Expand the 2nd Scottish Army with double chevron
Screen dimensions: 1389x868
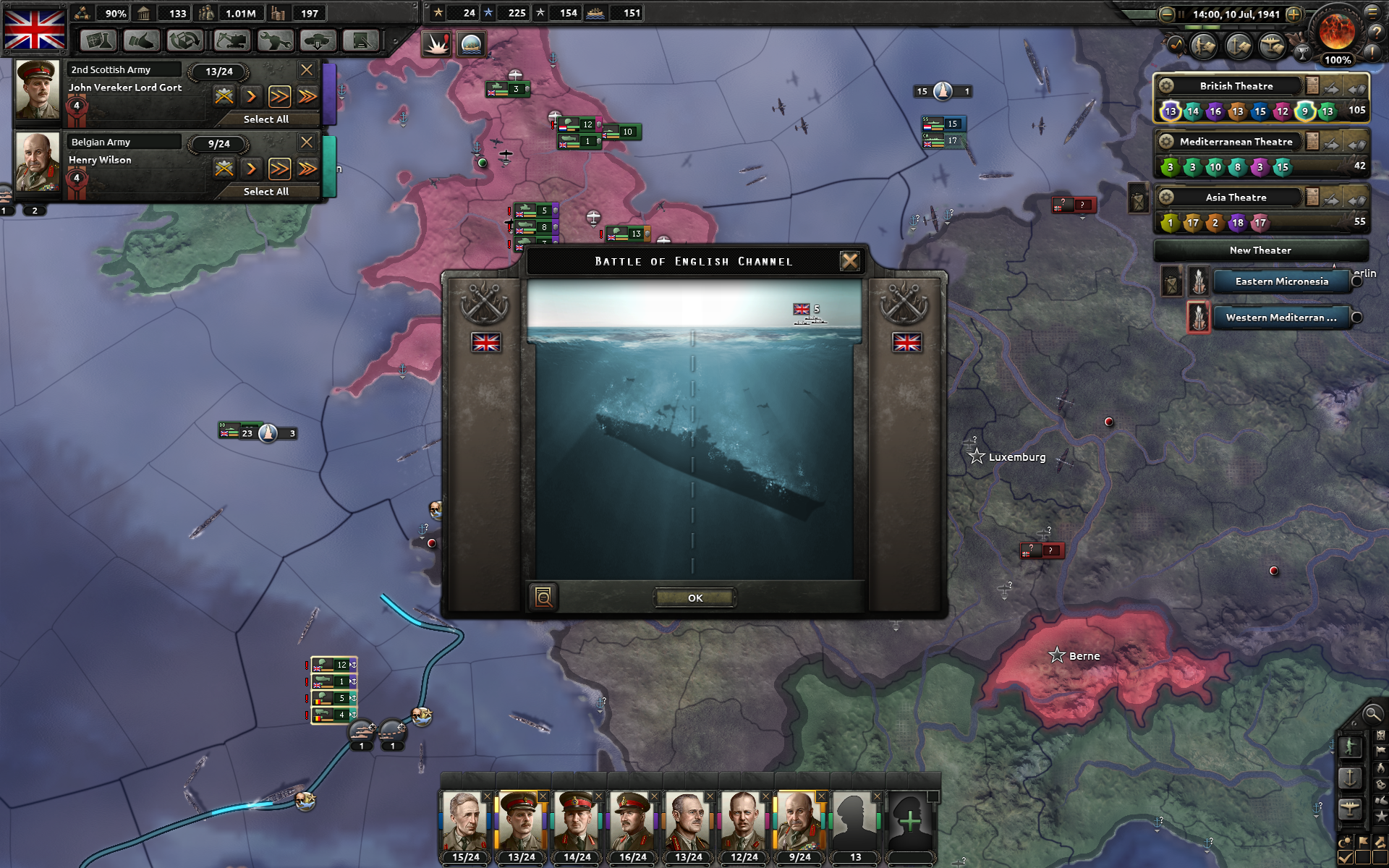tap(281, 96)
